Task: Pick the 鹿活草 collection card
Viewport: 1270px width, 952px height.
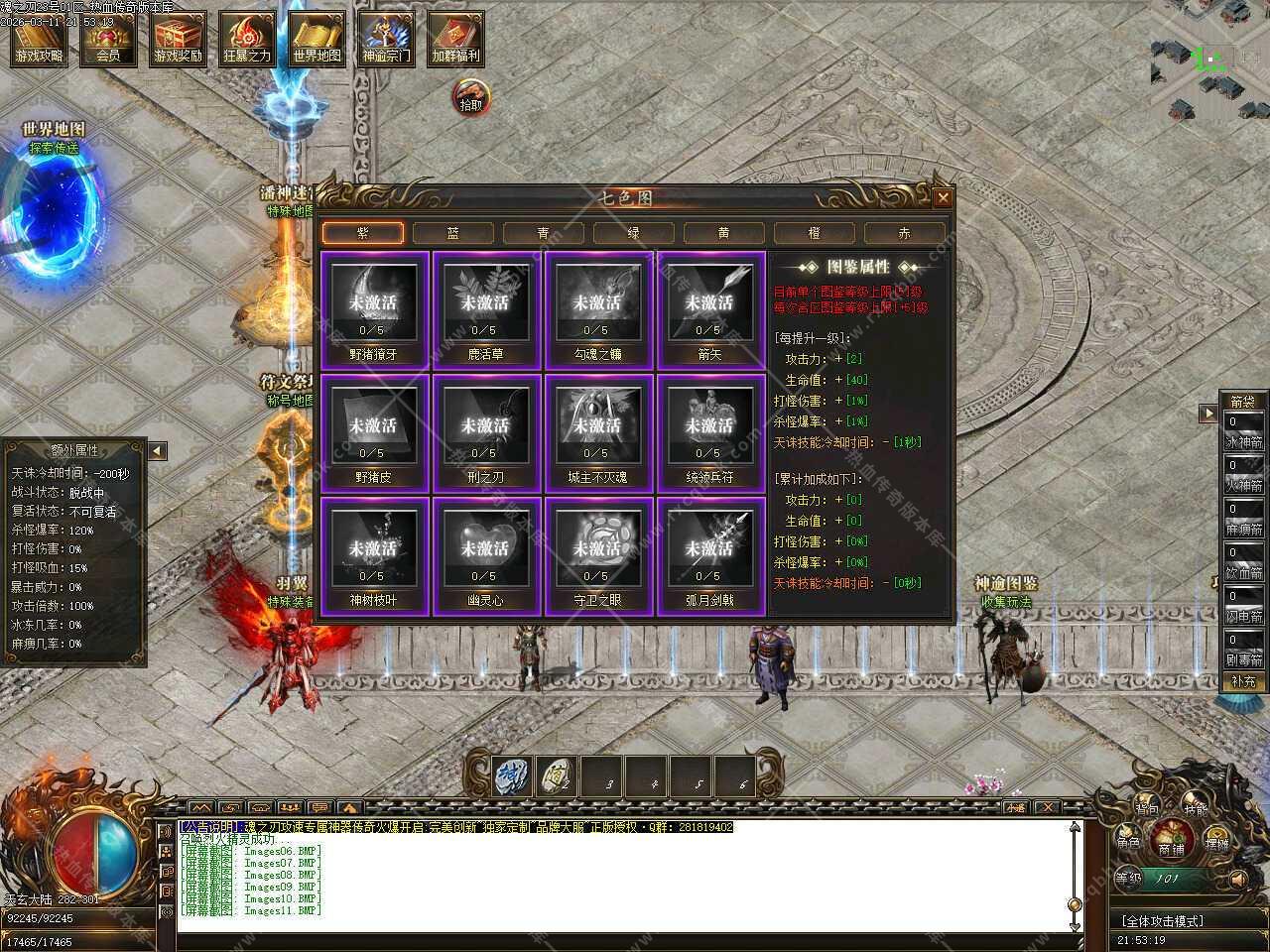Action: click(x=485, y=308)
